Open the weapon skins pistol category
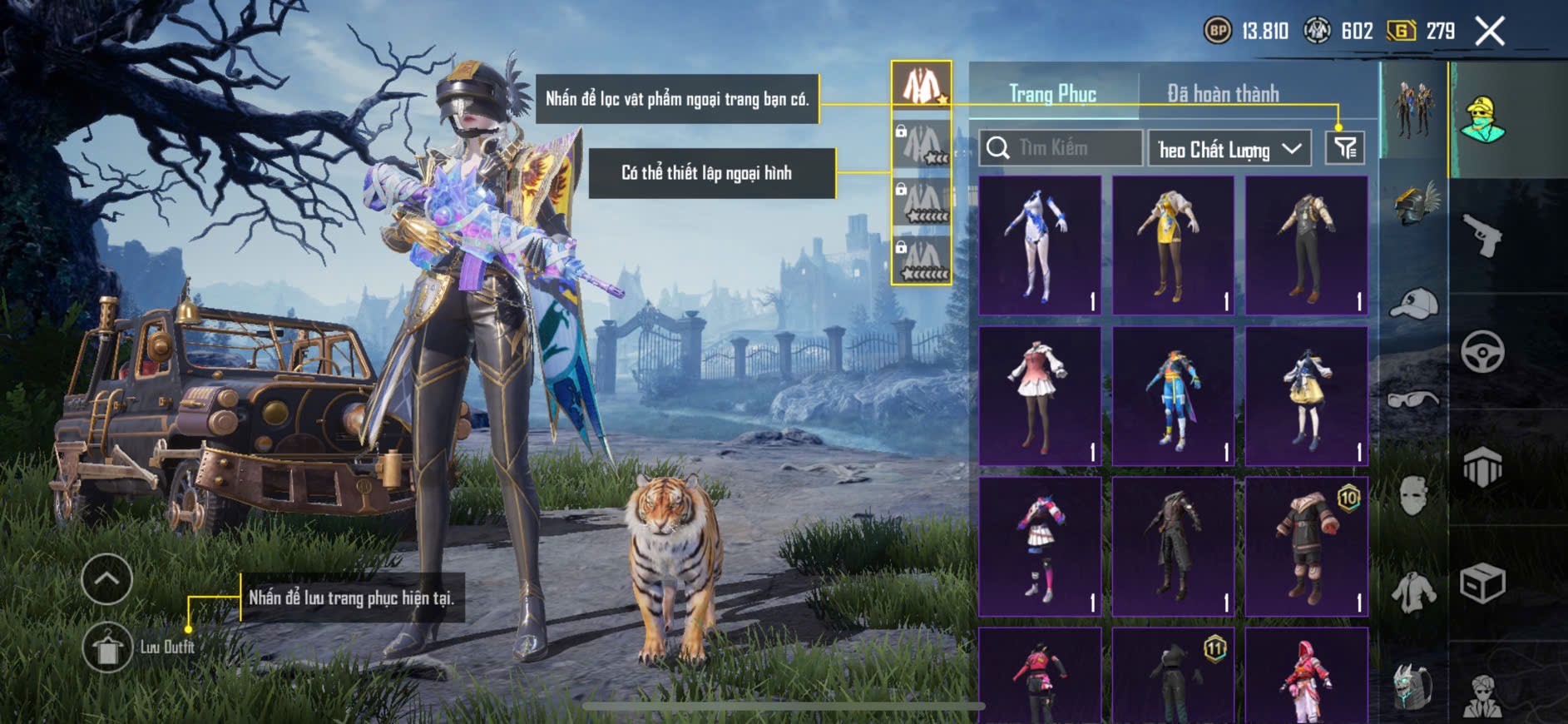Screen dimensions: 1568x724 (x=1482, y=236)
